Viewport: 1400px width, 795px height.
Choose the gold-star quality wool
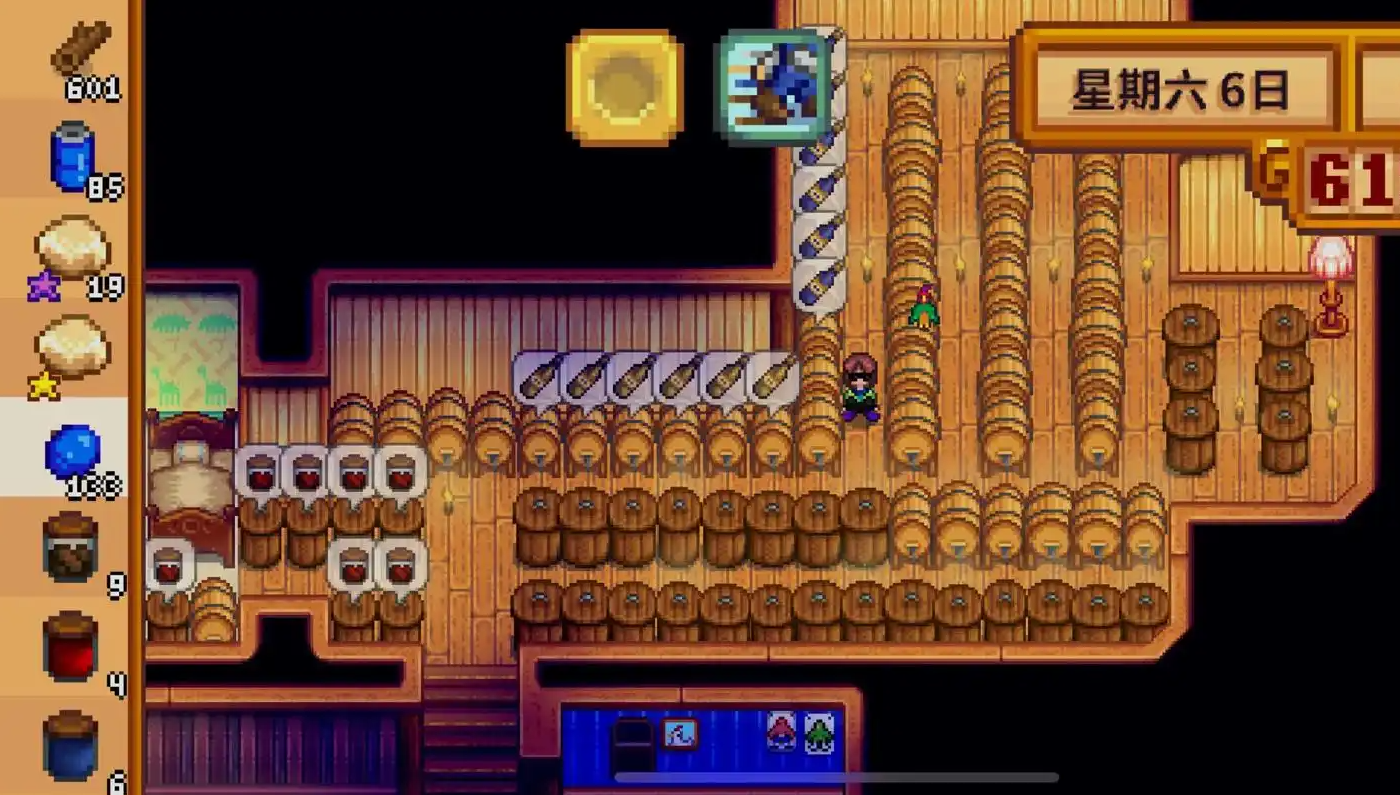click(x=72, y=350)
